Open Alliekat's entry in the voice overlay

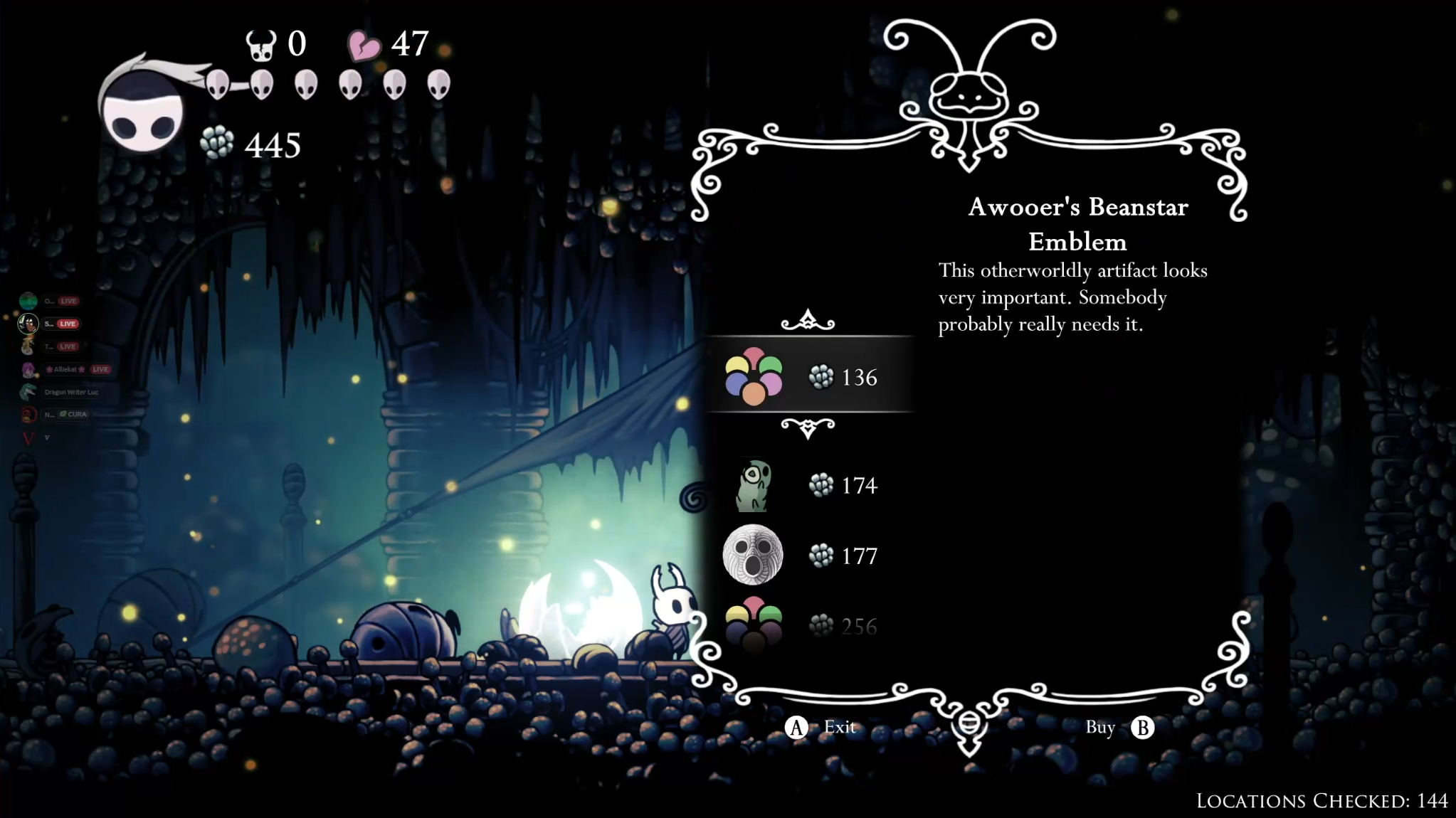(65, 369)
